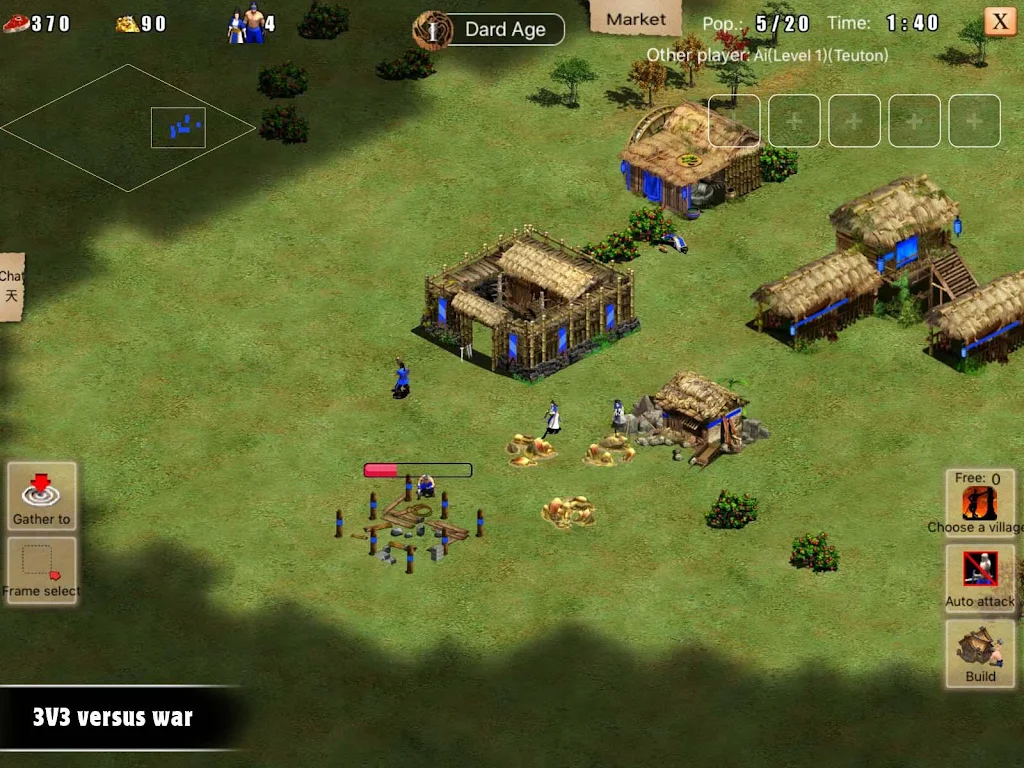Open the Build menu
1024x768 pixels.
980,653
